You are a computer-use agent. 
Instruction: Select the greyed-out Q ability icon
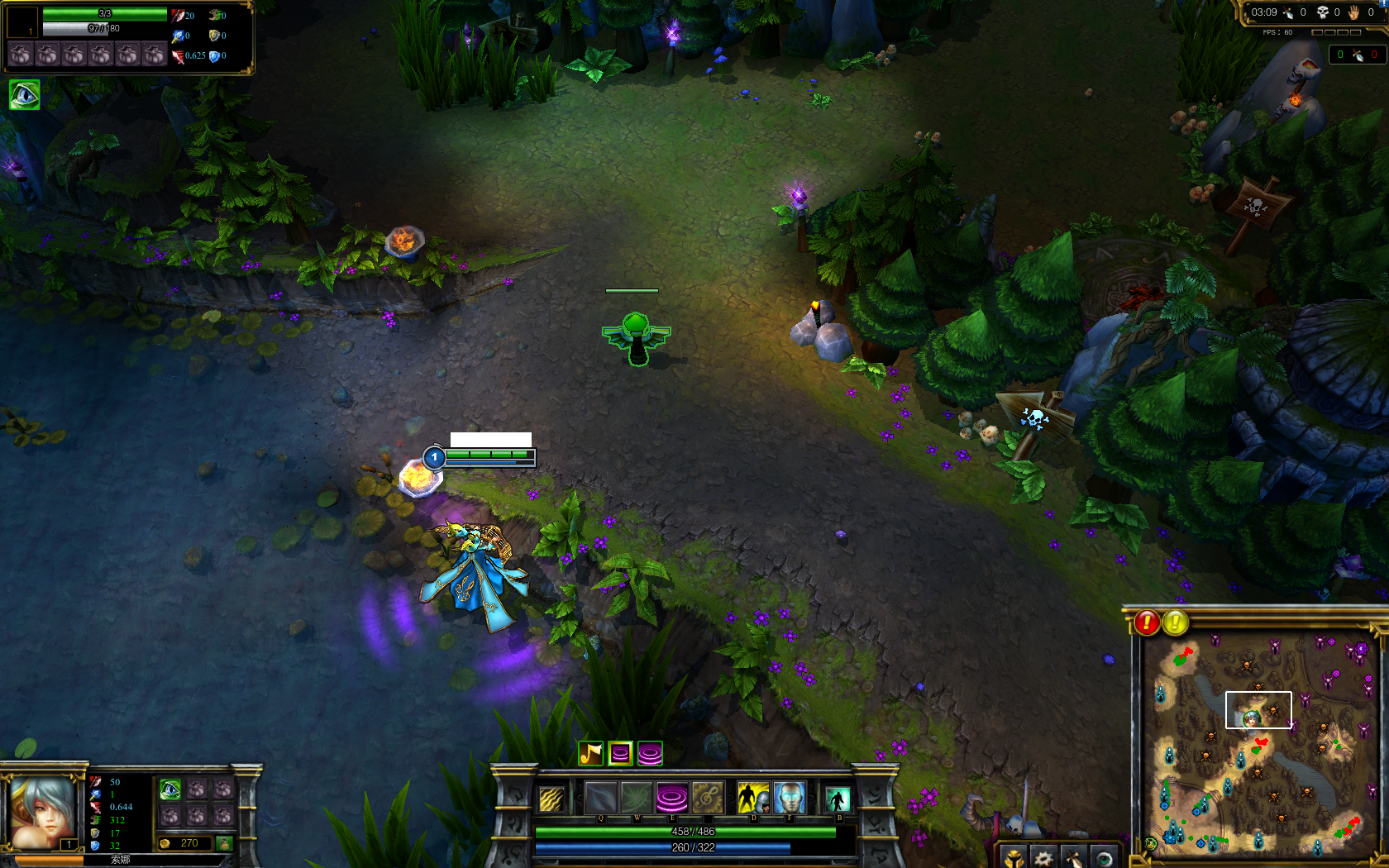(600, 799)
